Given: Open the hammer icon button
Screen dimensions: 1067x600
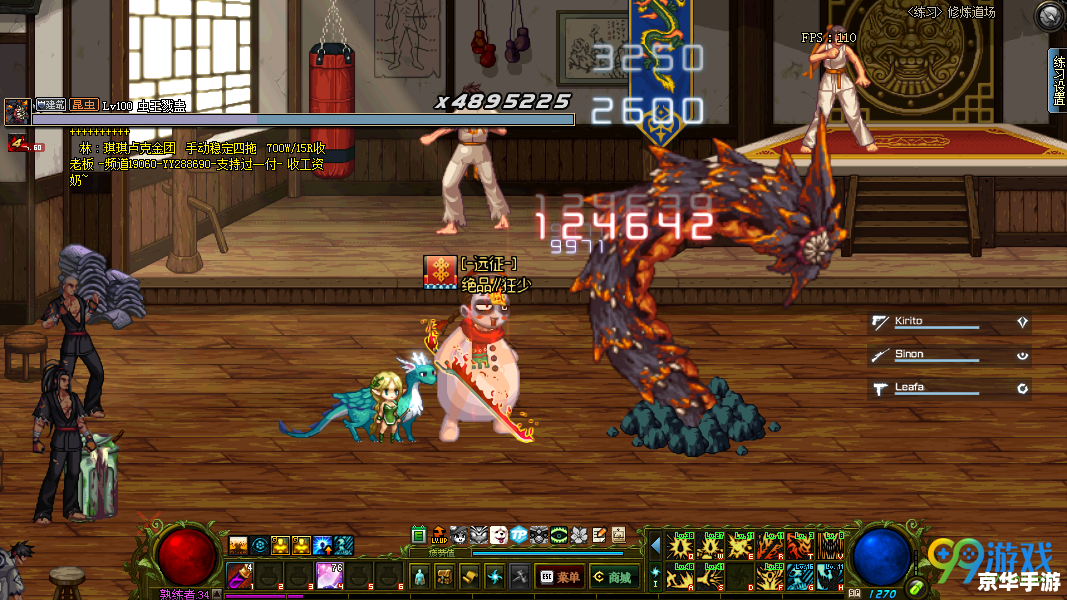Looking at the screenshot, I should point(519,576).
